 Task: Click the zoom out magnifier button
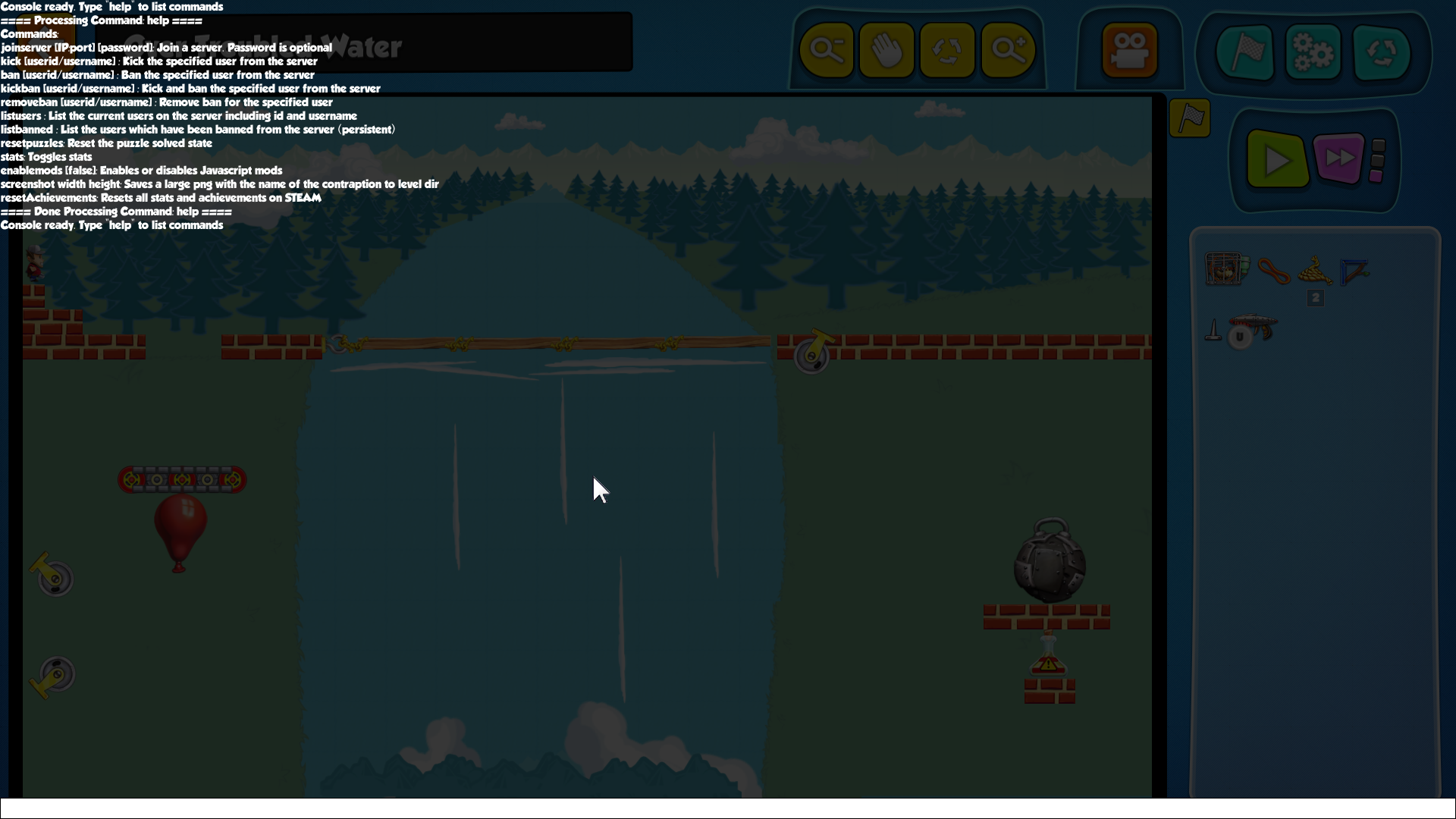[x=827, y=51]
